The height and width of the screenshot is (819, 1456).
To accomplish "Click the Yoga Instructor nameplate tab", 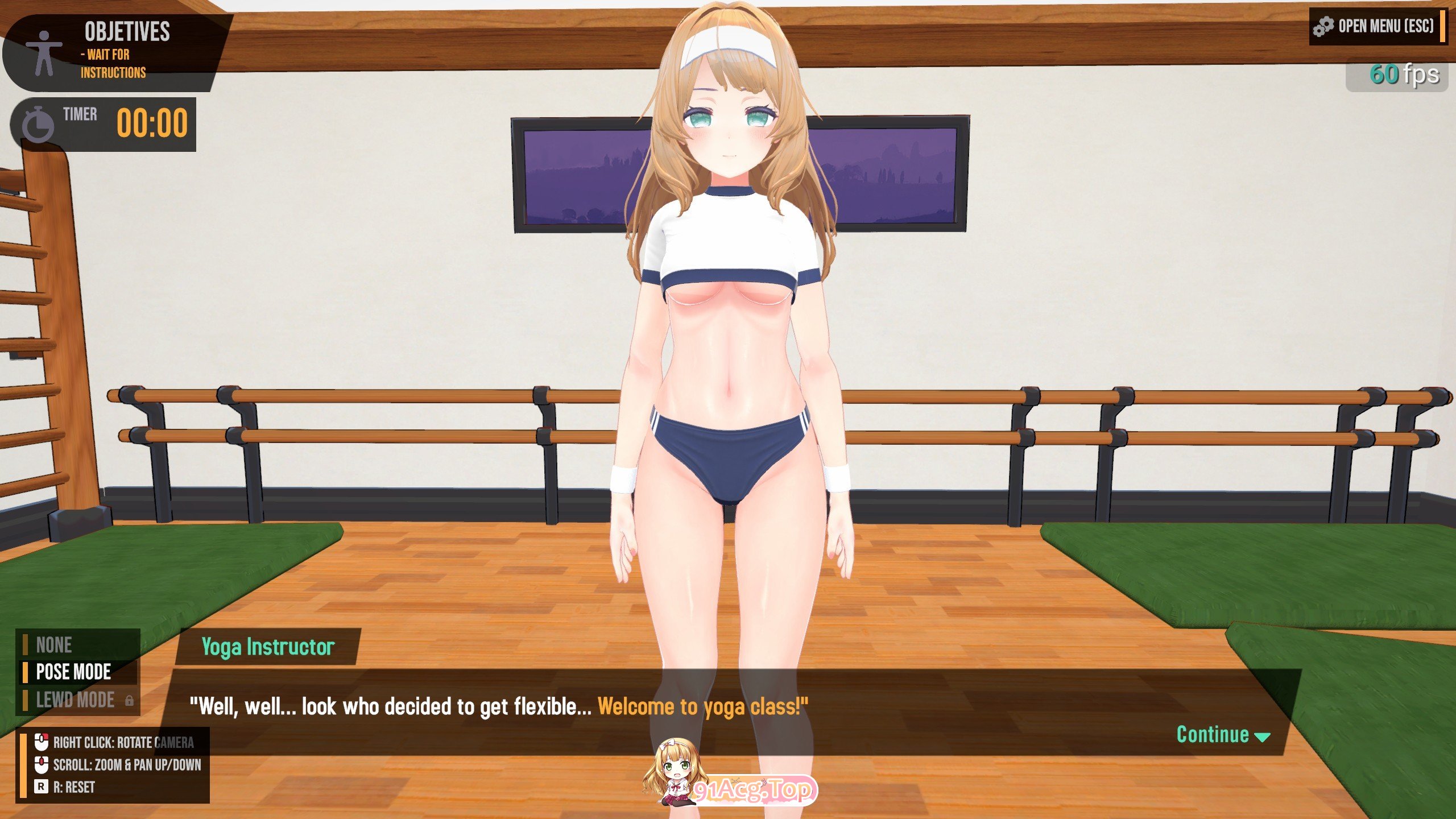I will [267, 647].
